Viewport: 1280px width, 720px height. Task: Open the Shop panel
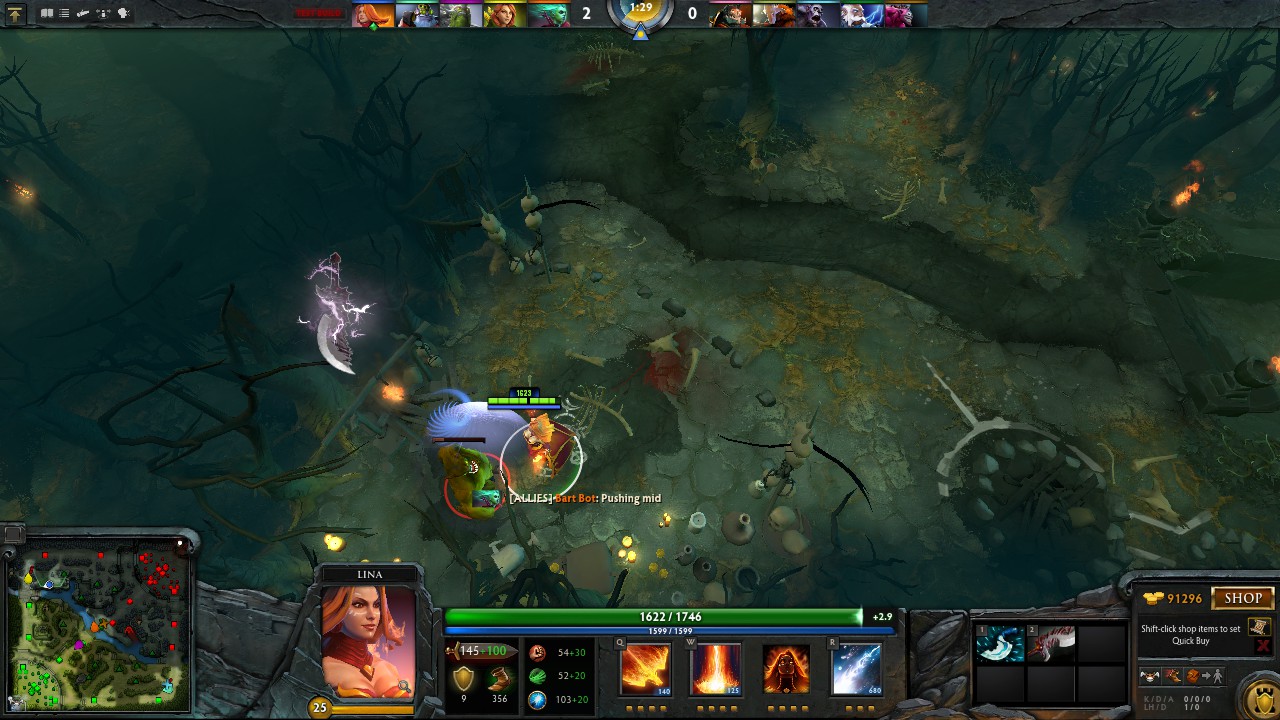1243,598
